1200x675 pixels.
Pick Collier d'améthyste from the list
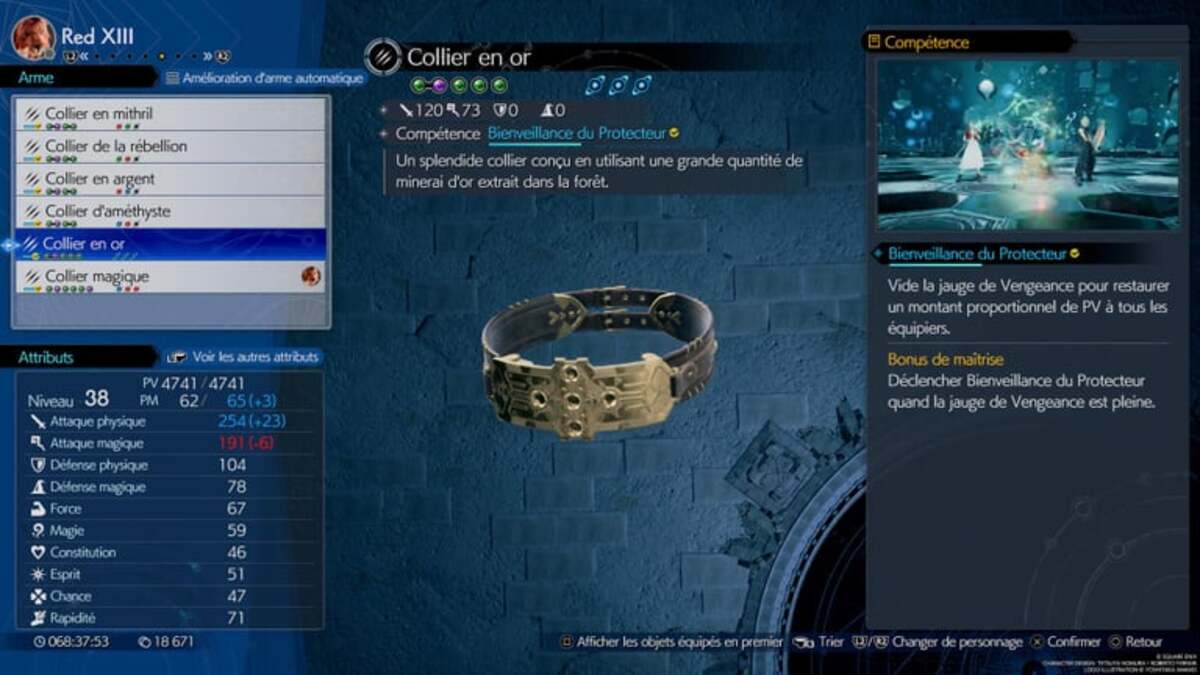(170, 212)
